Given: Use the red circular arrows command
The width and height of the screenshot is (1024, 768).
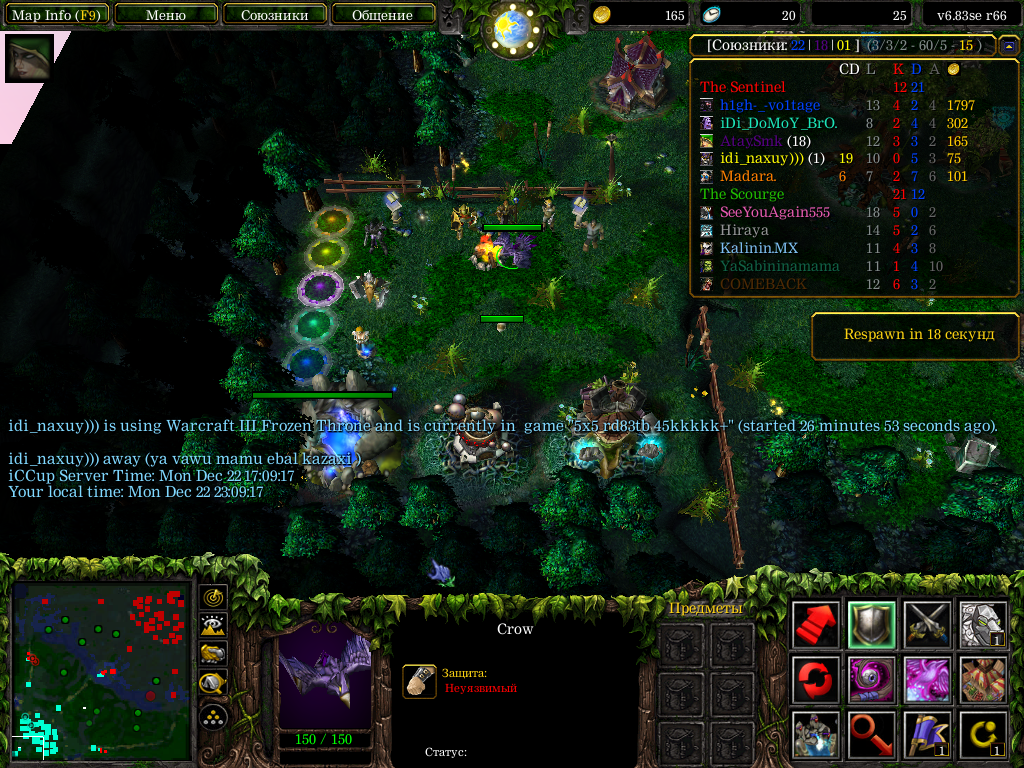Looking at the screenshot, I should (815, 680).
